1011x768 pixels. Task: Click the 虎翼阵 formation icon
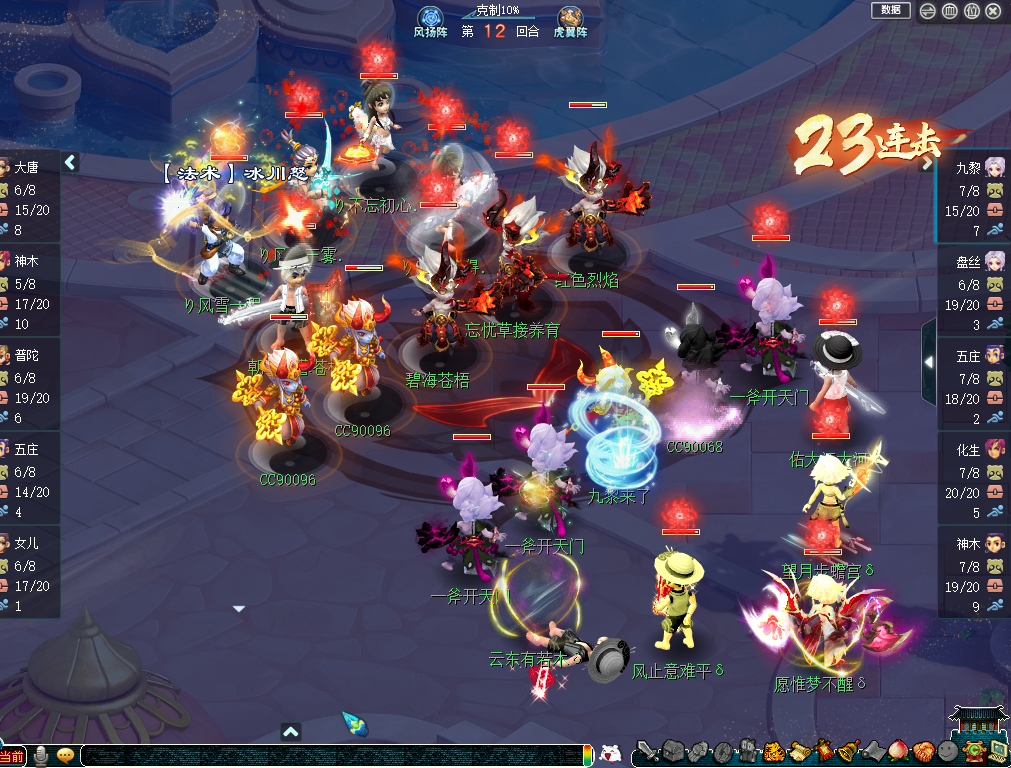point(570,17)
